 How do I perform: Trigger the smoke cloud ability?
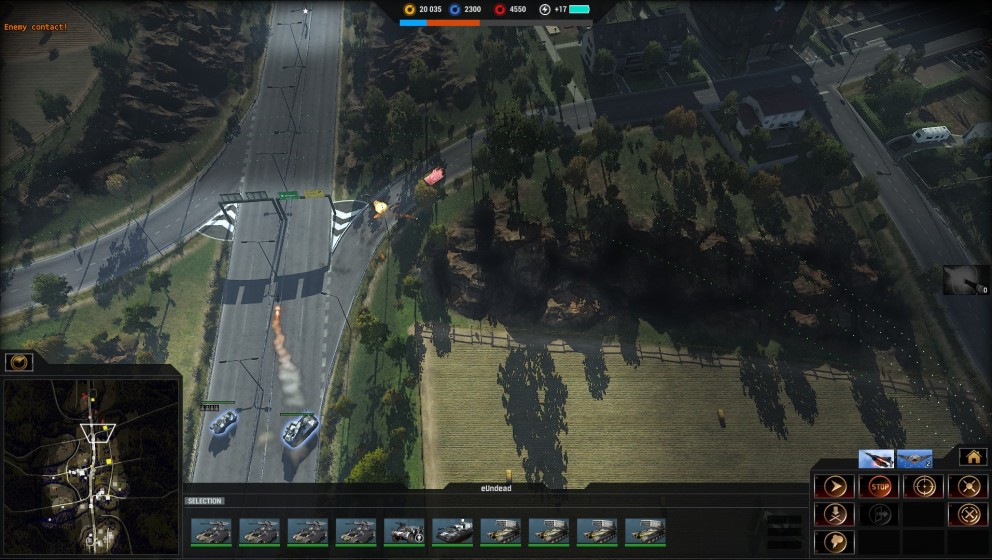tap(833, 541)
